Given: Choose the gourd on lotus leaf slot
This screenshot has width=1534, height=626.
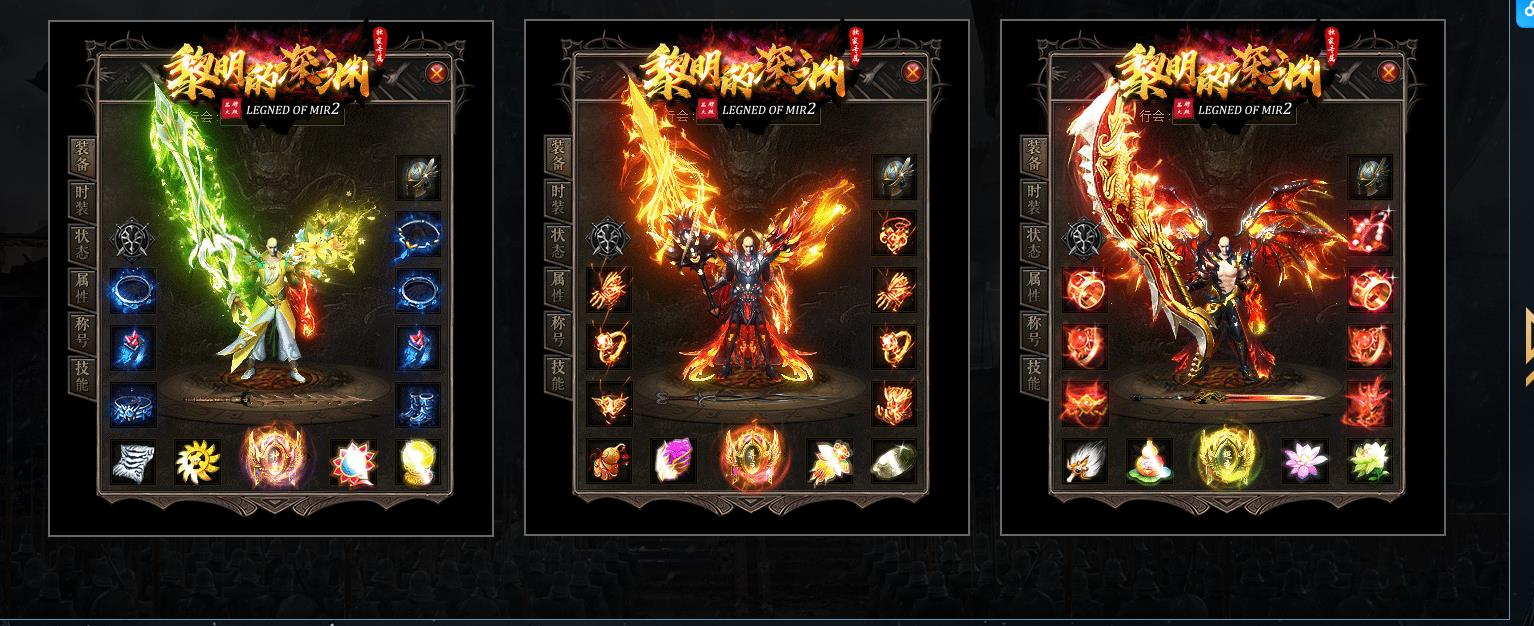Looking at the screenshot, I should point(1149,462).
